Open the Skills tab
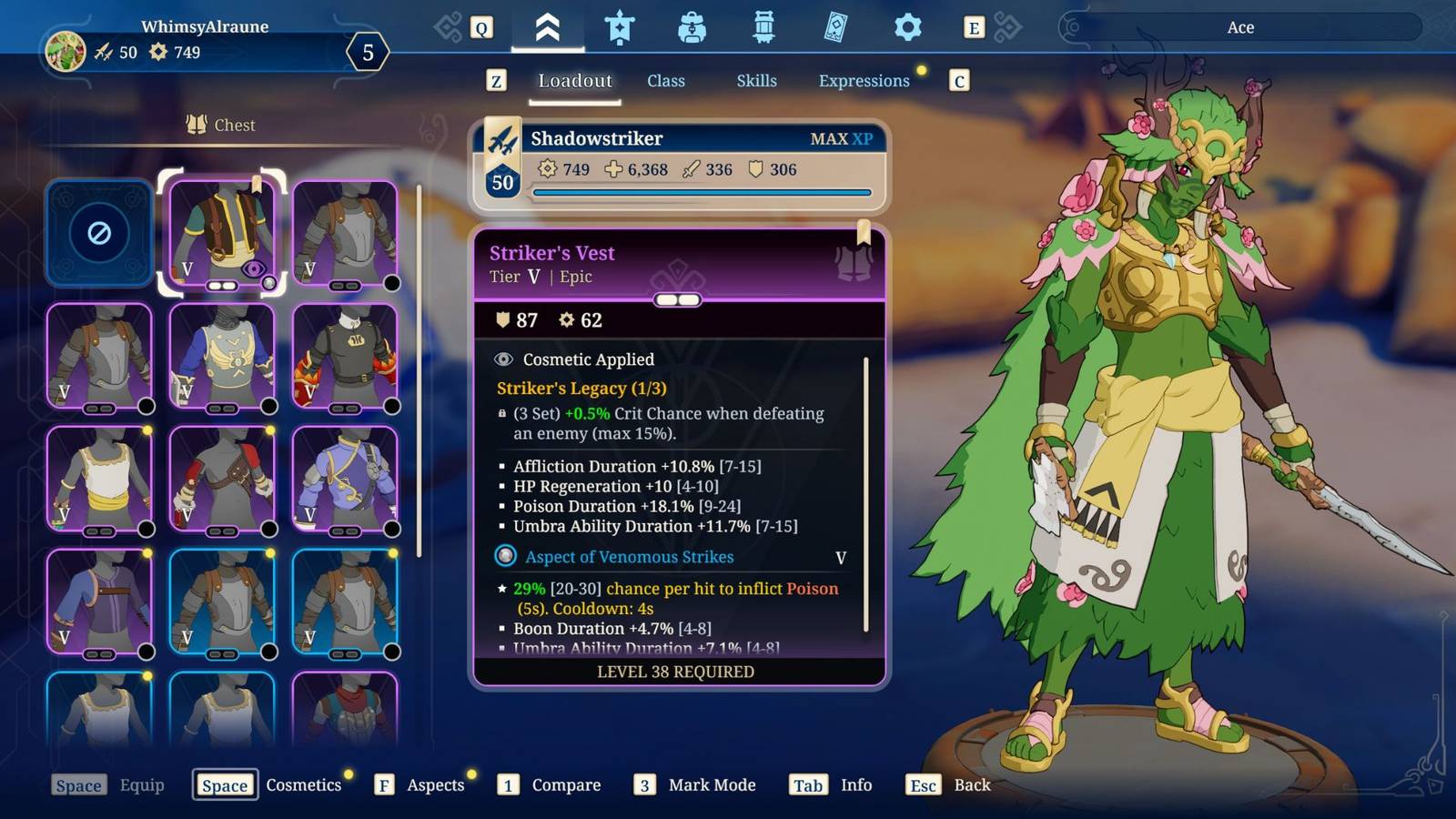This screenshot has height=819, width=1456. pos(756,81)
